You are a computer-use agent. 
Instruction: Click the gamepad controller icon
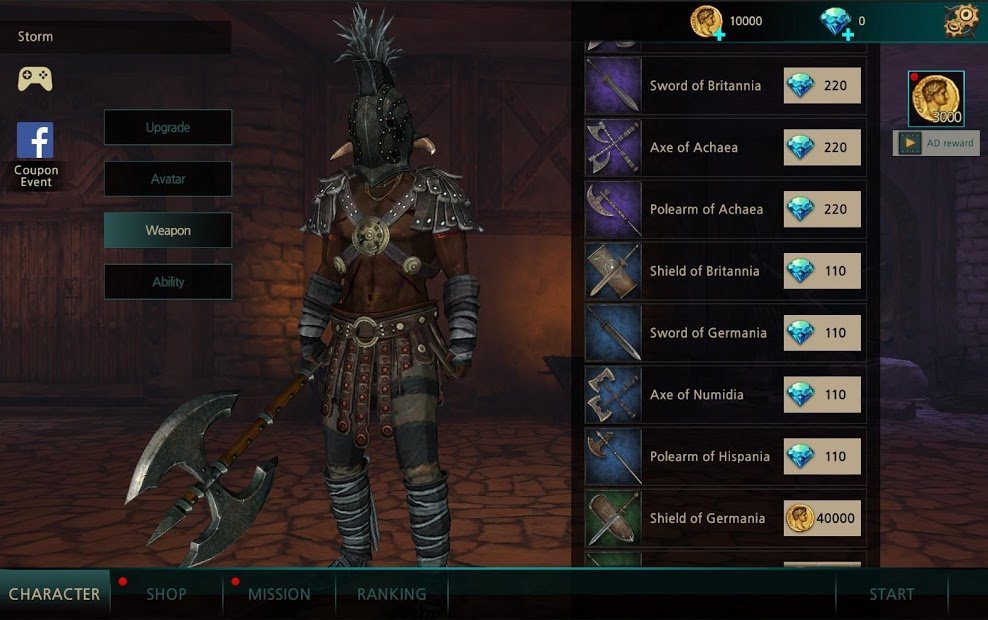[x=35, y=78]
